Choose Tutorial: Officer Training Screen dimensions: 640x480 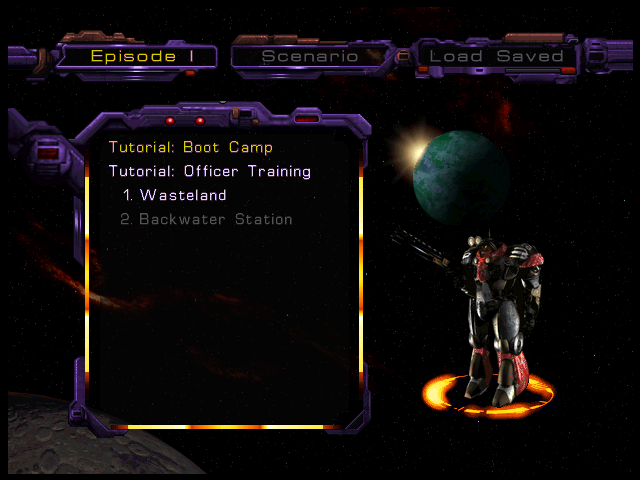(x=210, y=171)
